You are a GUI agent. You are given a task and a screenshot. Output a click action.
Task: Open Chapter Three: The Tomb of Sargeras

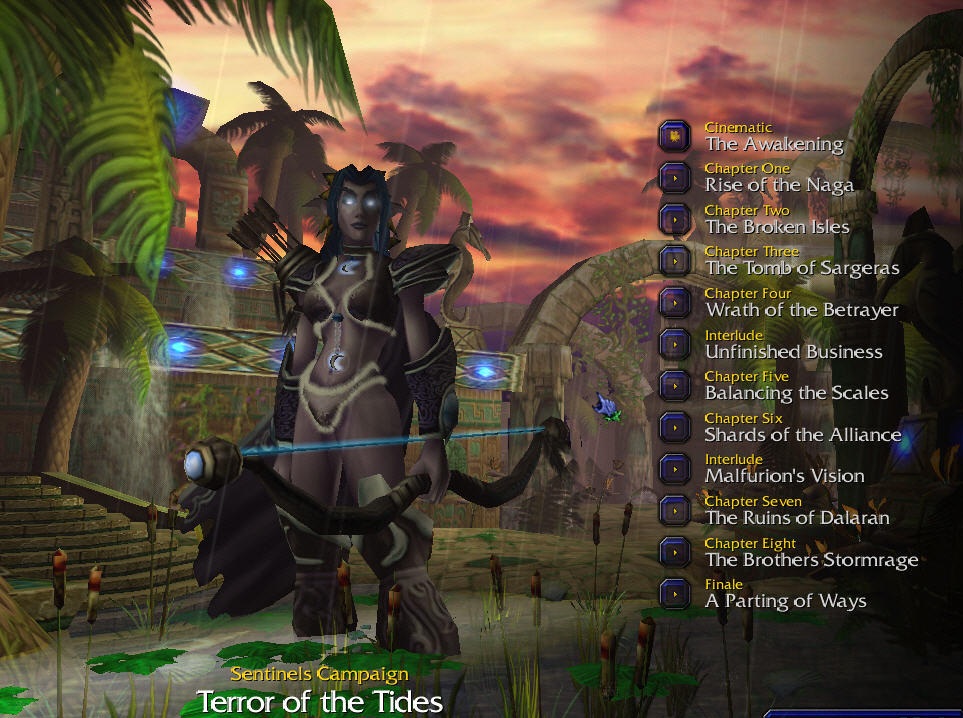(x=675, y=260)
